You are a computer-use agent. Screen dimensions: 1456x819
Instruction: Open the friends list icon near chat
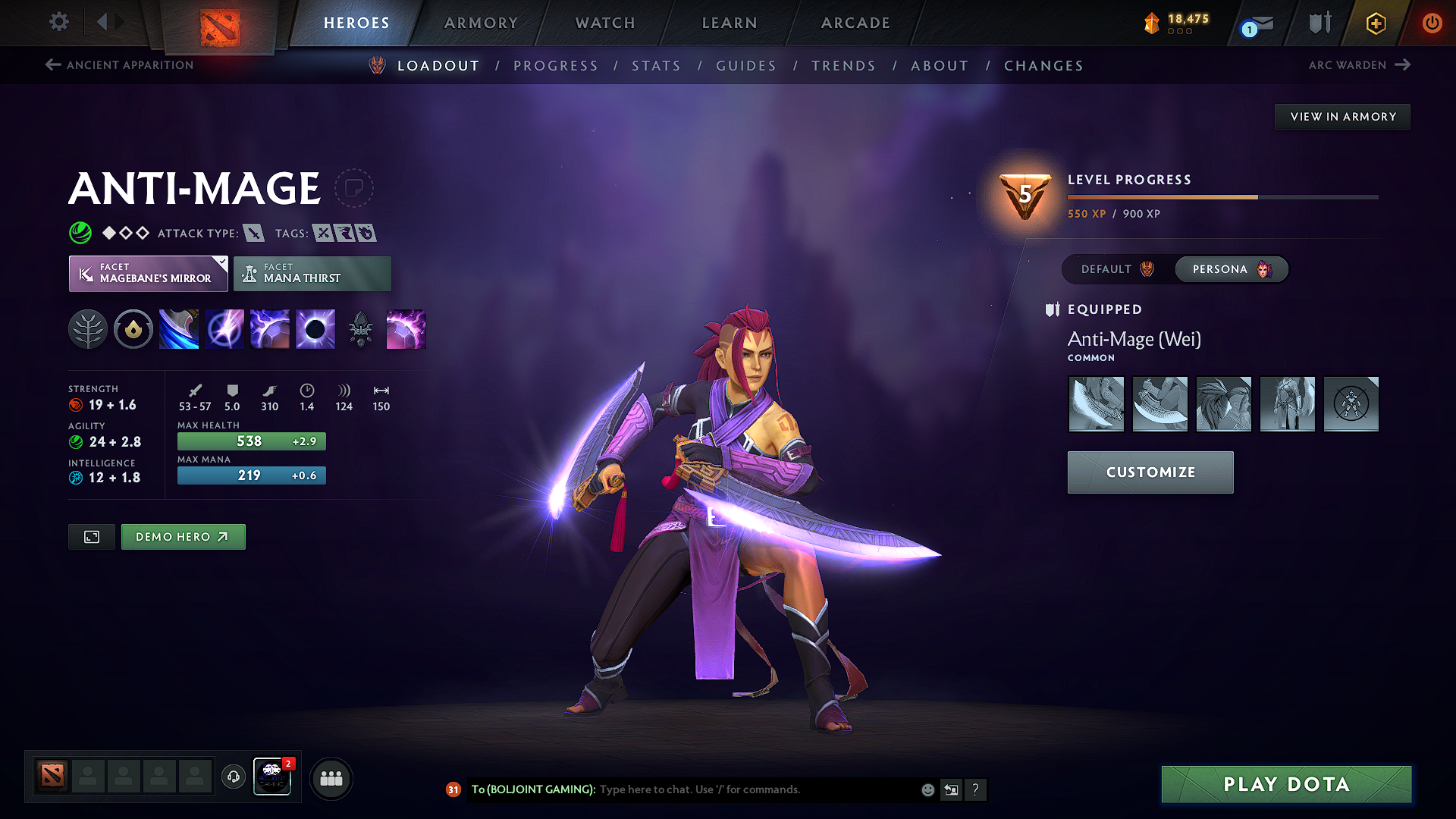(331, 777)
